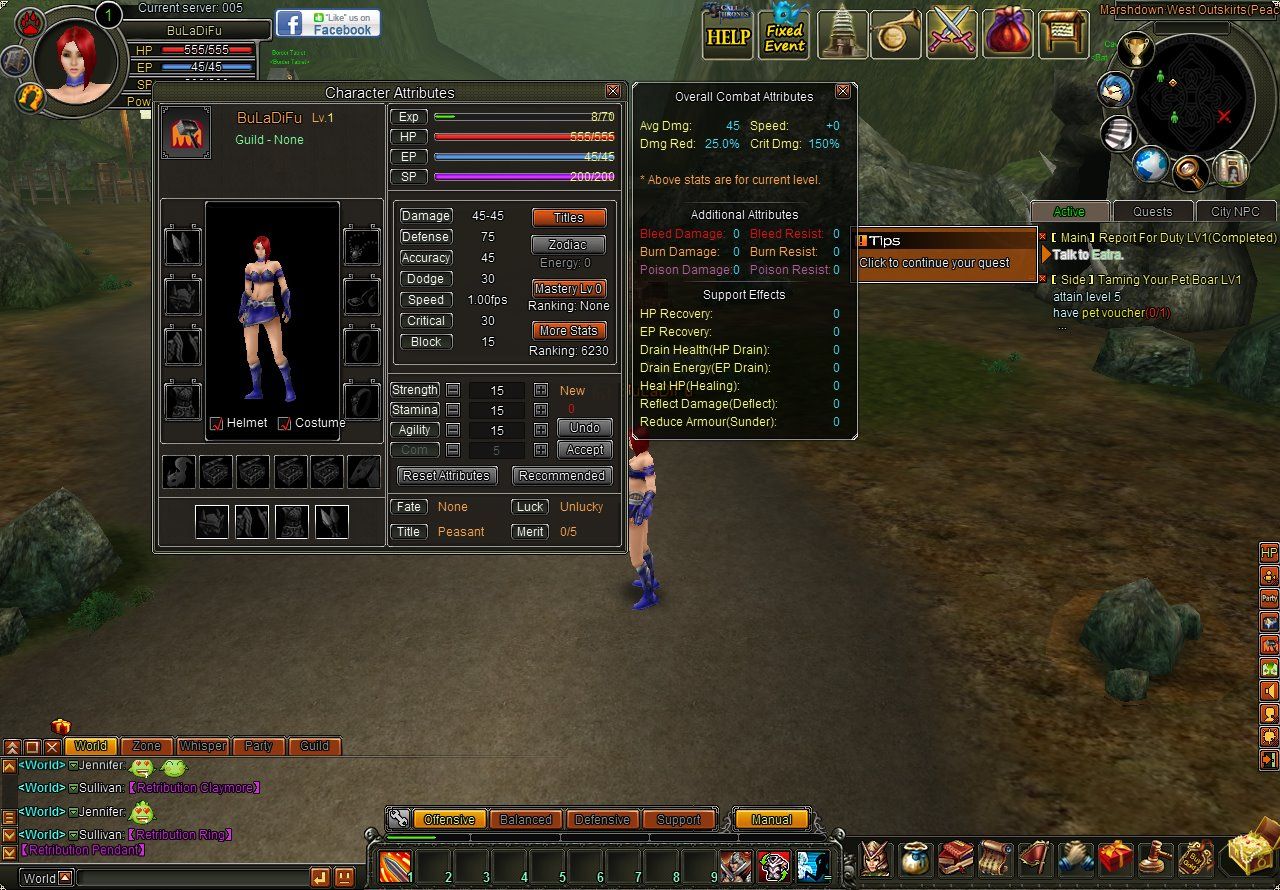
Task: Like the game on Facebook
Action: pyautogui.click(x=328, y=24)
